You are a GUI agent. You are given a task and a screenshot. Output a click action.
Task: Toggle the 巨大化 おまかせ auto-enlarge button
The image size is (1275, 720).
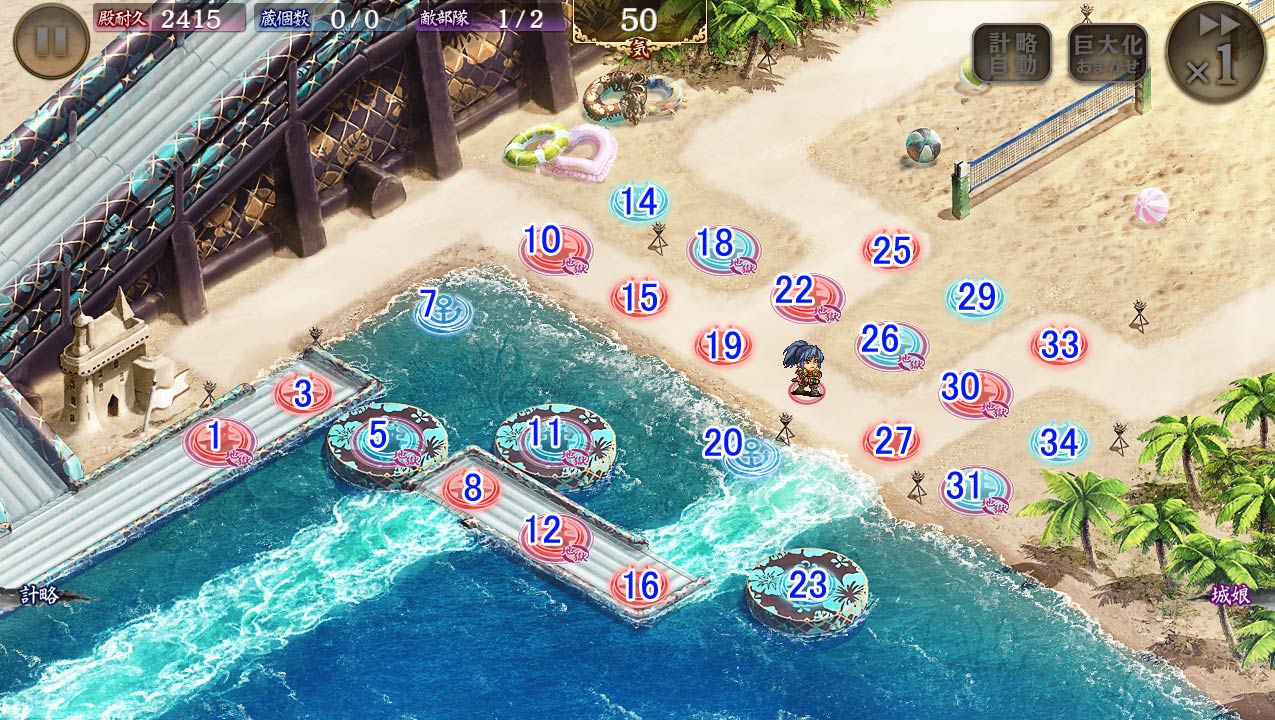click(1107, 53)
